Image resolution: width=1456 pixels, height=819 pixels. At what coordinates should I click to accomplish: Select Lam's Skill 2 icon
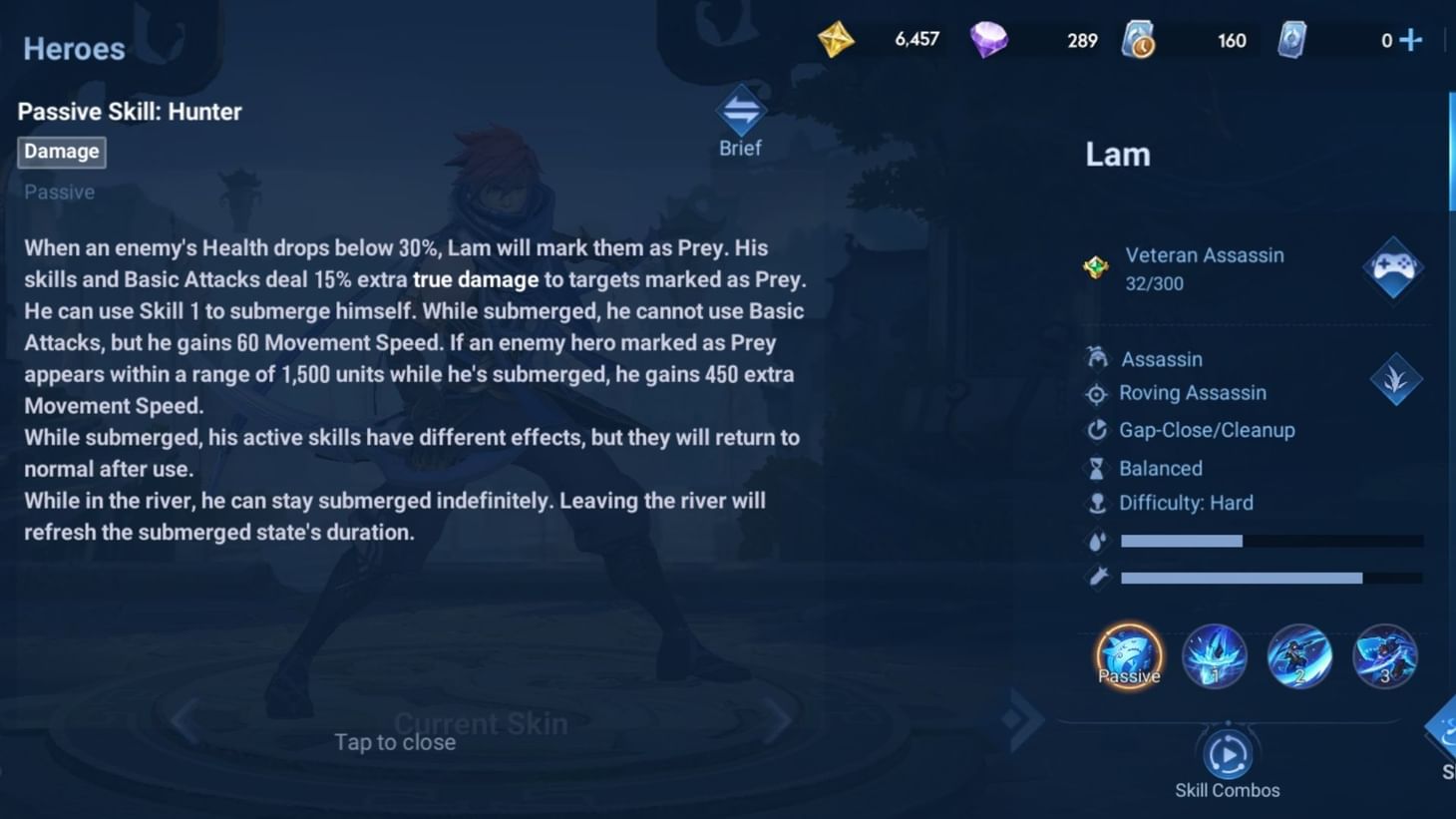tap(1299, 655)
